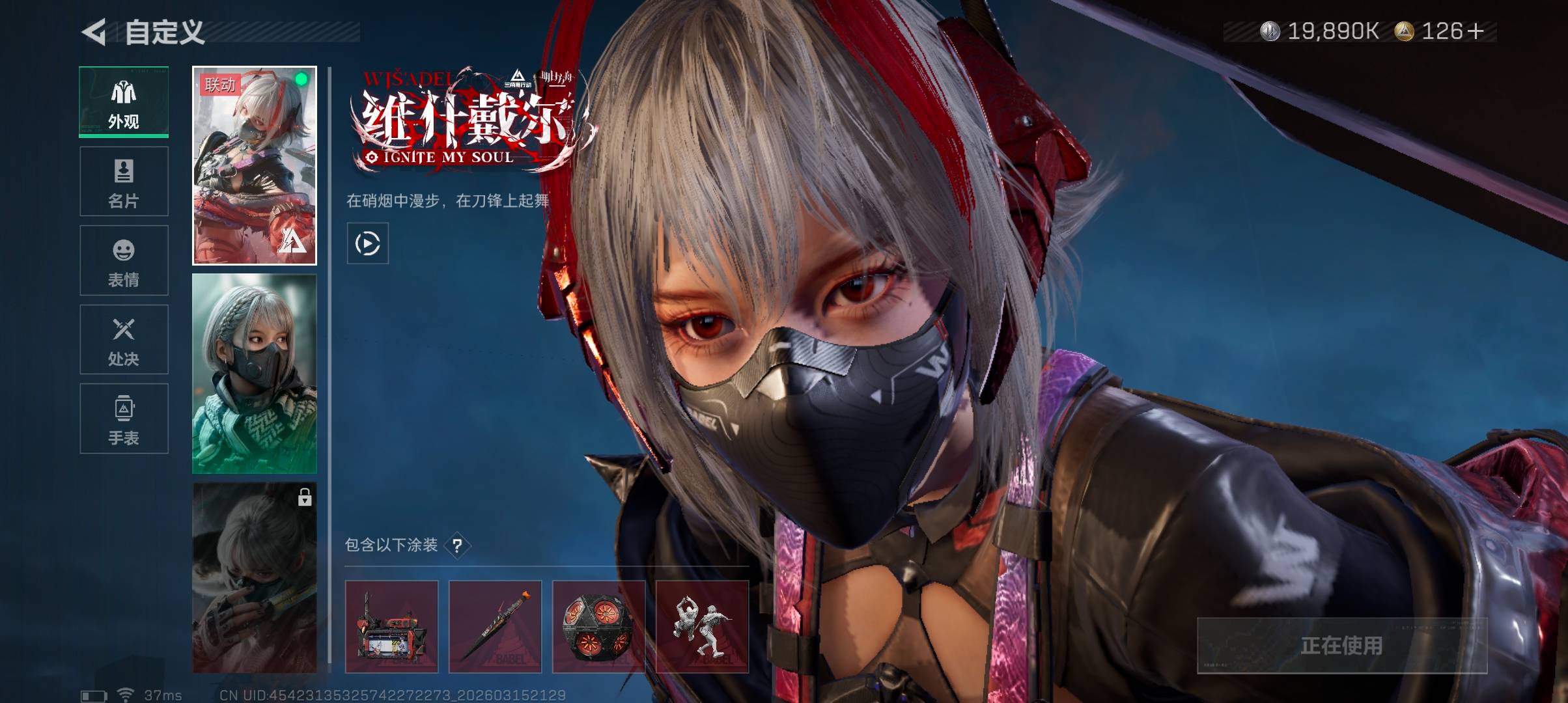View the red-patterned sphere item
This screenshot has width=1568, height=703.
598,626
